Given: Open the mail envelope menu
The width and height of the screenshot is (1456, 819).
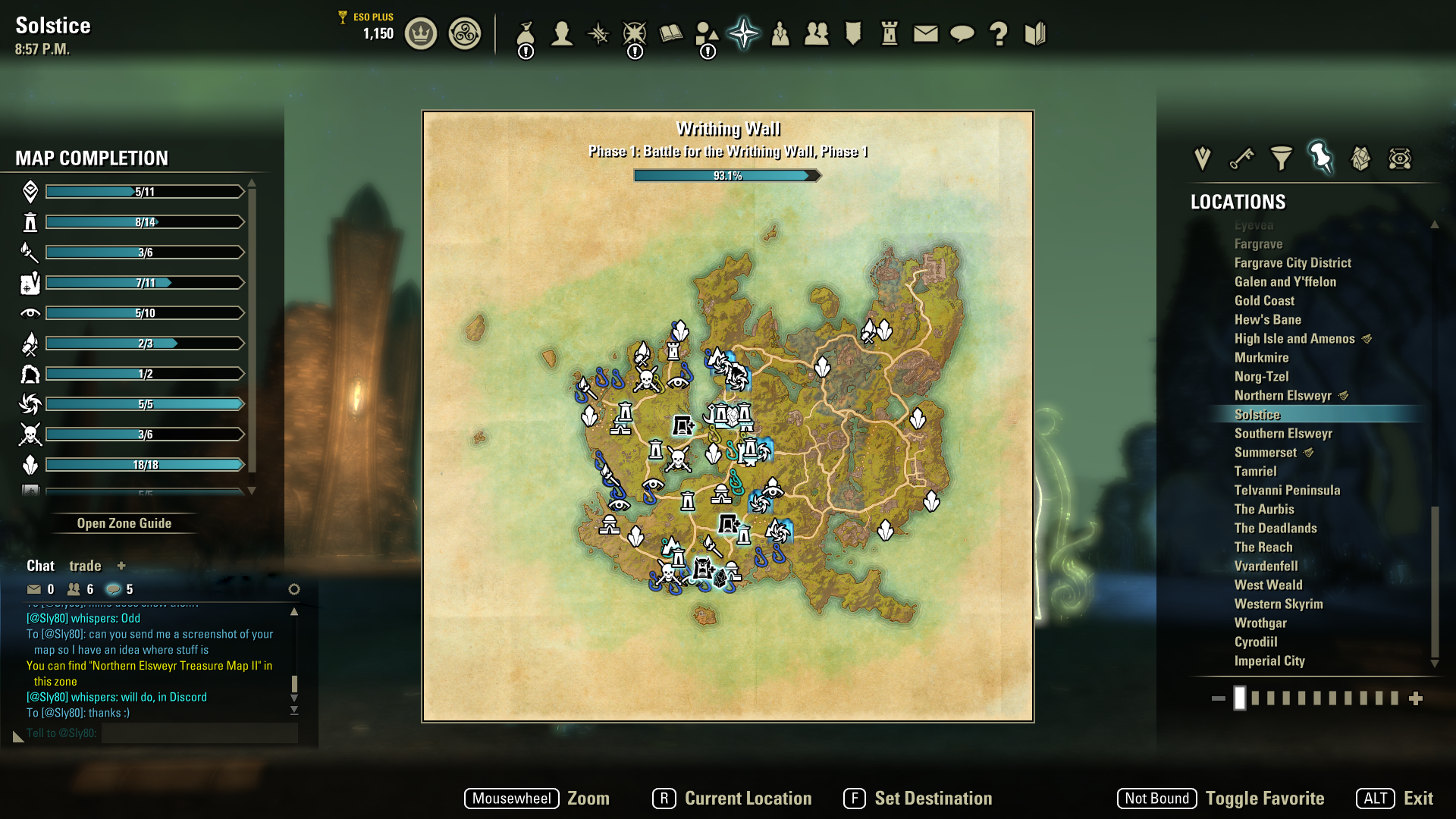Looking at the screenshot, I should point(926,34).
